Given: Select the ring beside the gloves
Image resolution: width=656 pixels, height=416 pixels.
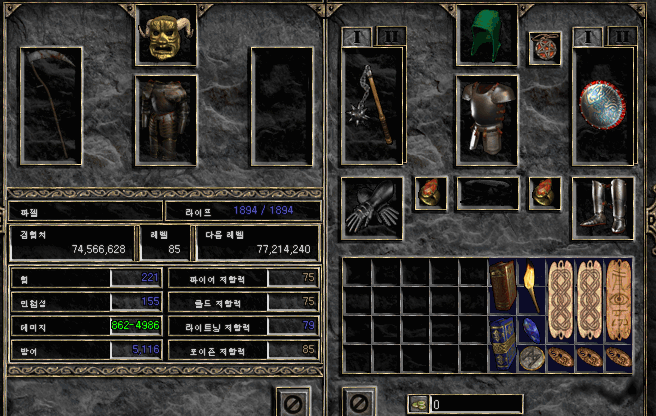Looking at the screenshot, I should click(x=431, y=192).
